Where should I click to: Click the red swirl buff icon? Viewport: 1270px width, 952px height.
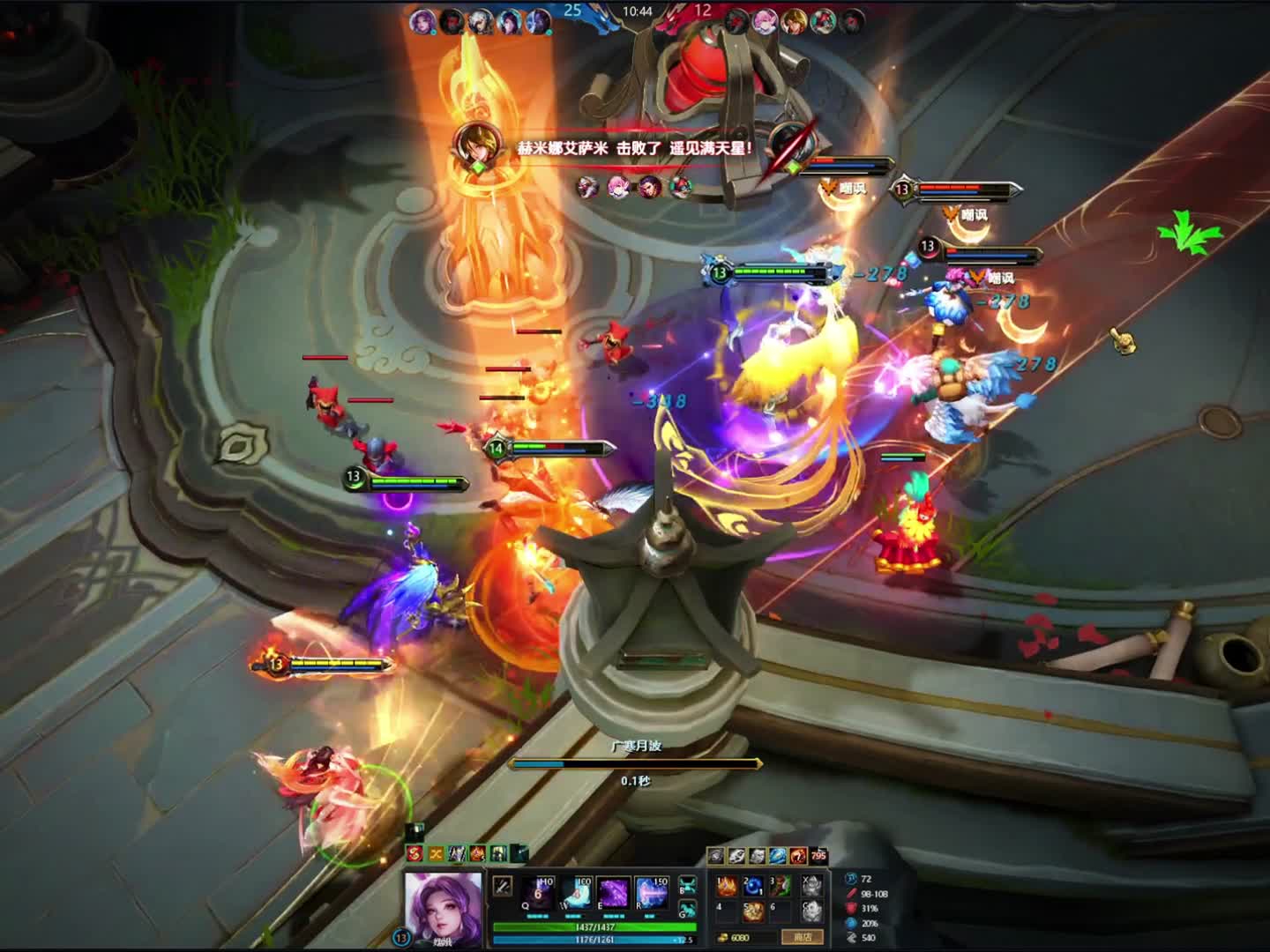(415, 853)
